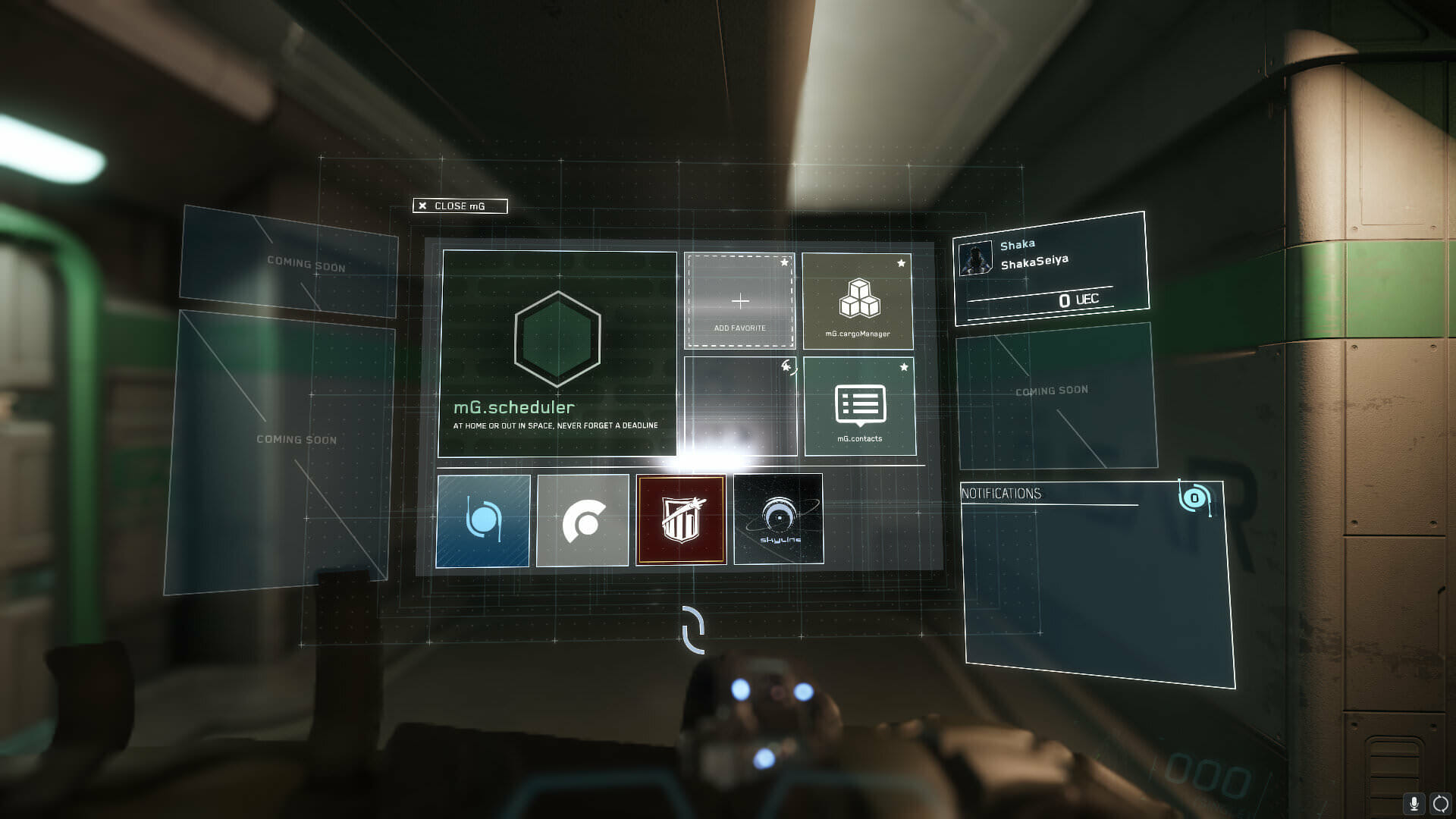Add a favorite app tile
1456x819 pixels.
tap(739, 302)
